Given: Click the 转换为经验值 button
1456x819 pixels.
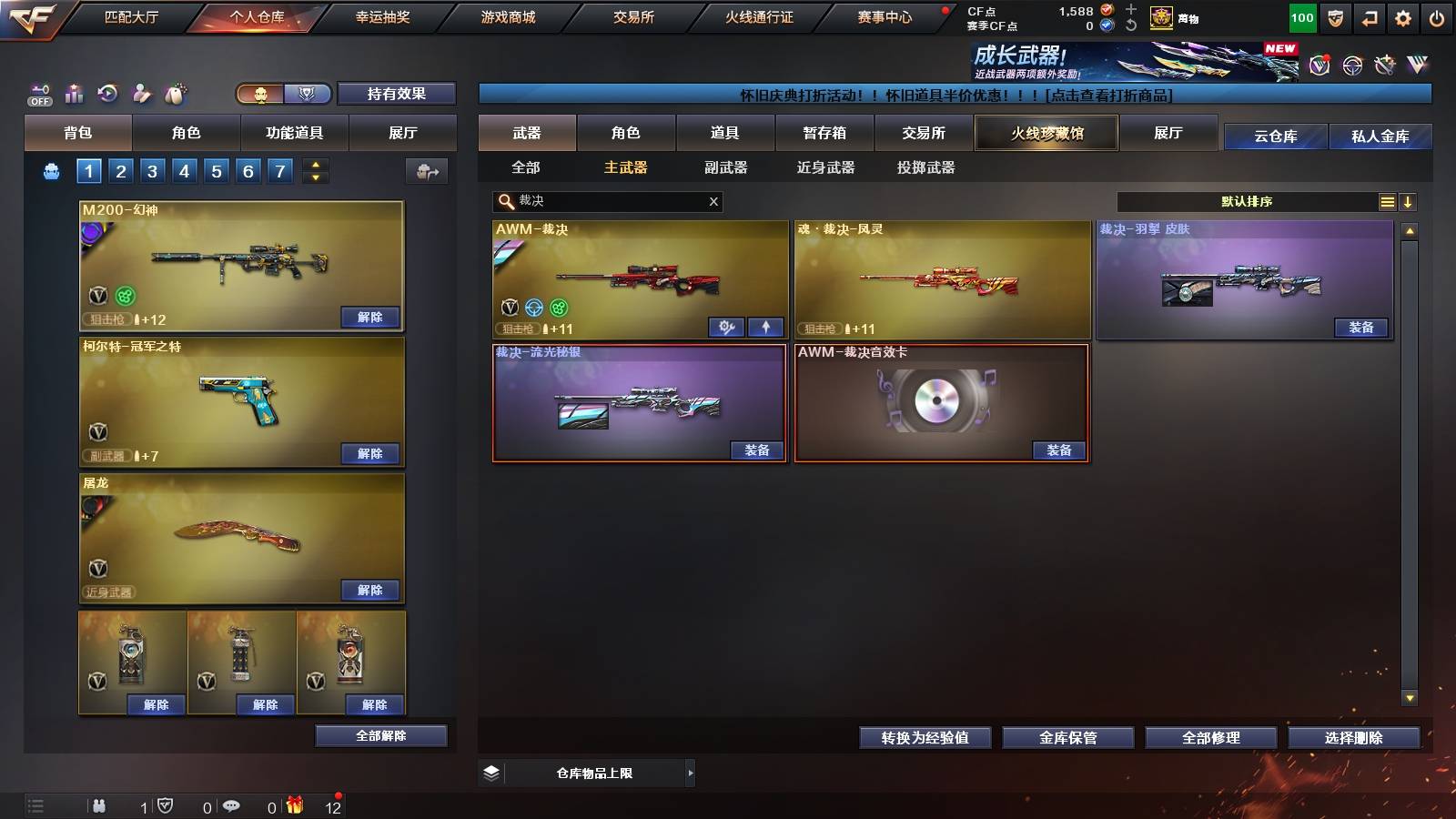Looking at the screenshot, I should click(925, 738).
